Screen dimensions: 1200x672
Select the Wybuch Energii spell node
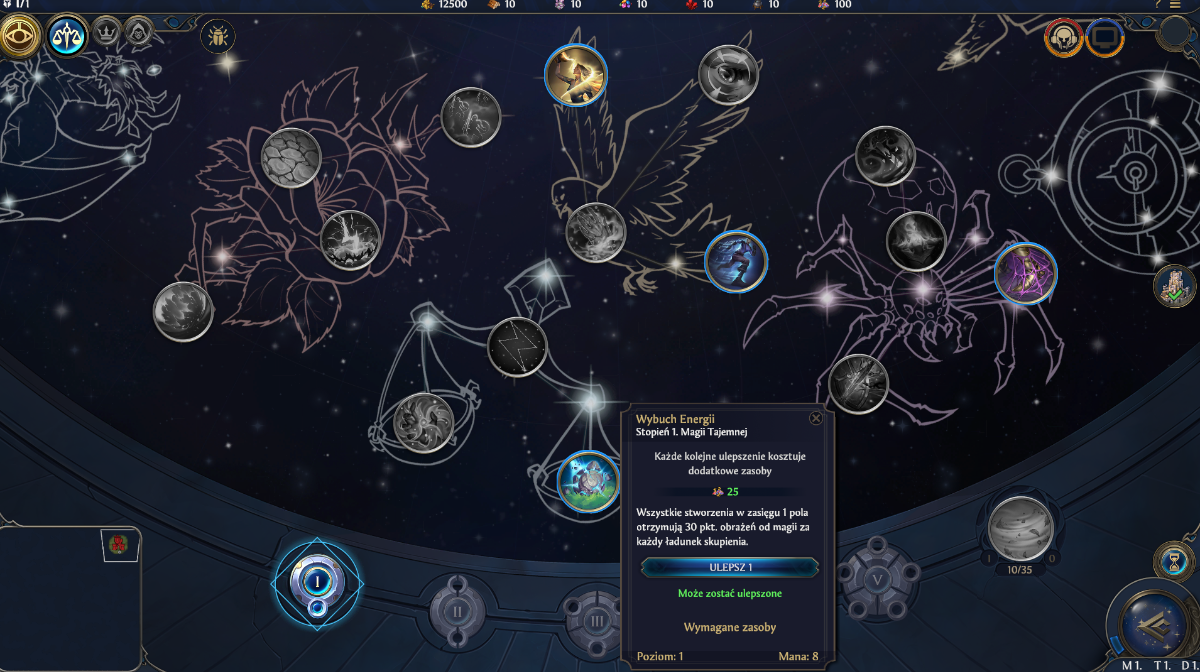[x=588, y=481]
